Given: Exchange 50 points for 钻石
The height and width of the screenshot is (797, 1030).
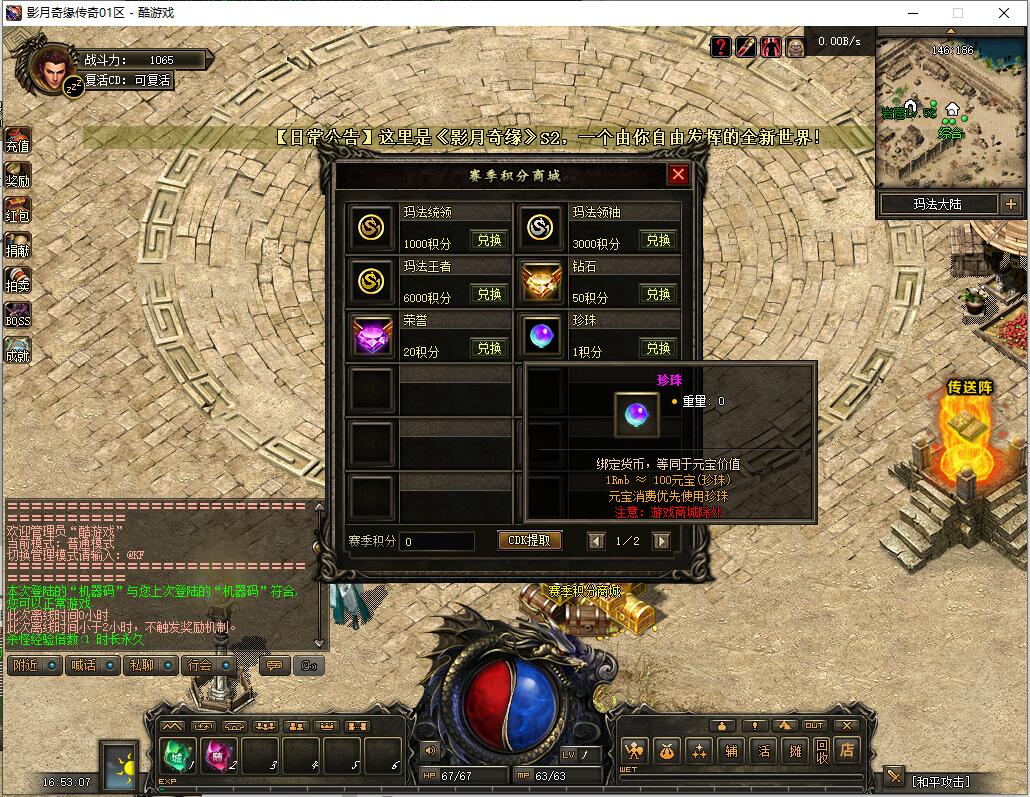Looking at the screenshot, I should [658, 295].
